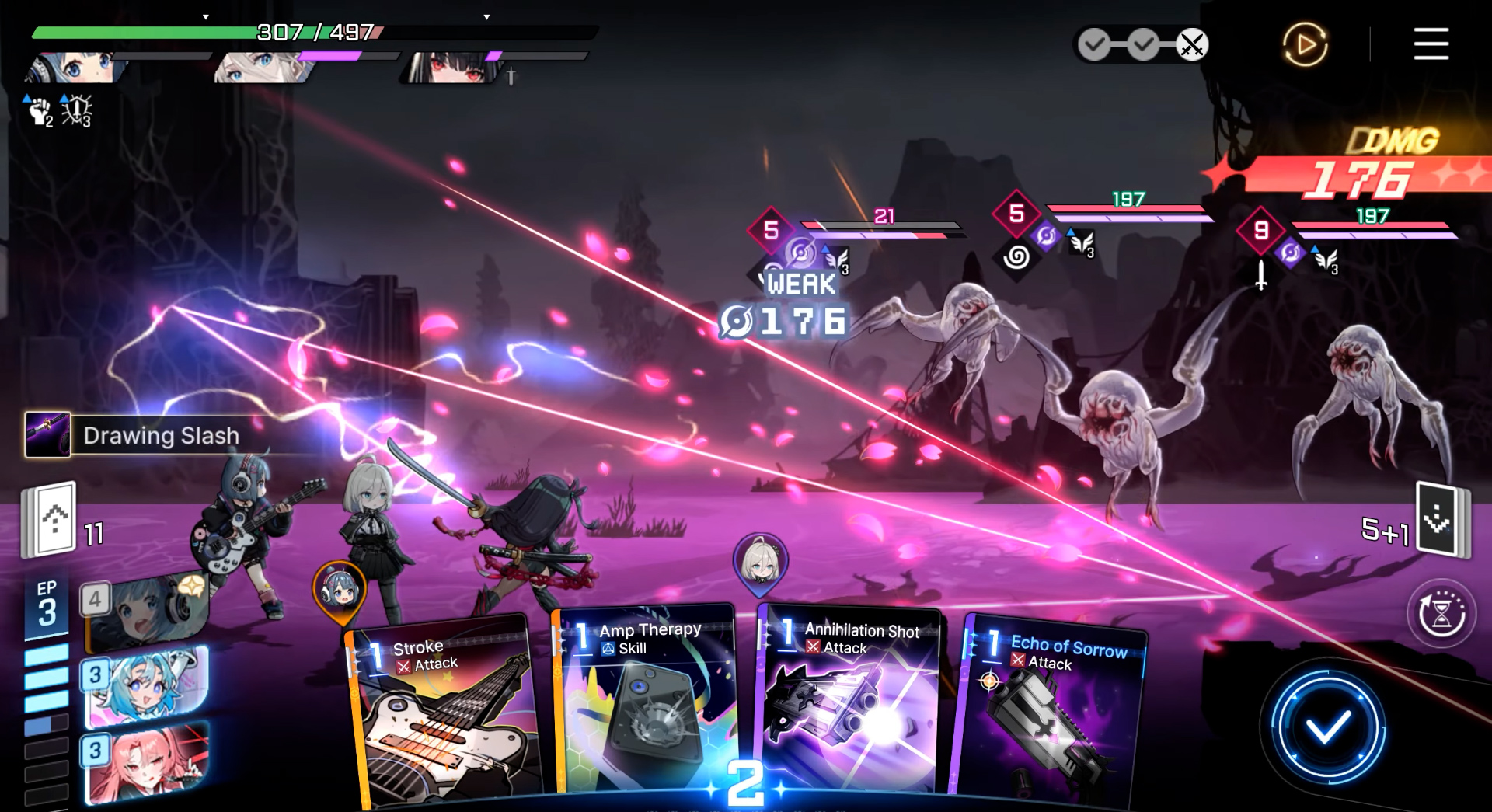
Task: Target the level 9 enemy marker
Action: point(1260,230)
